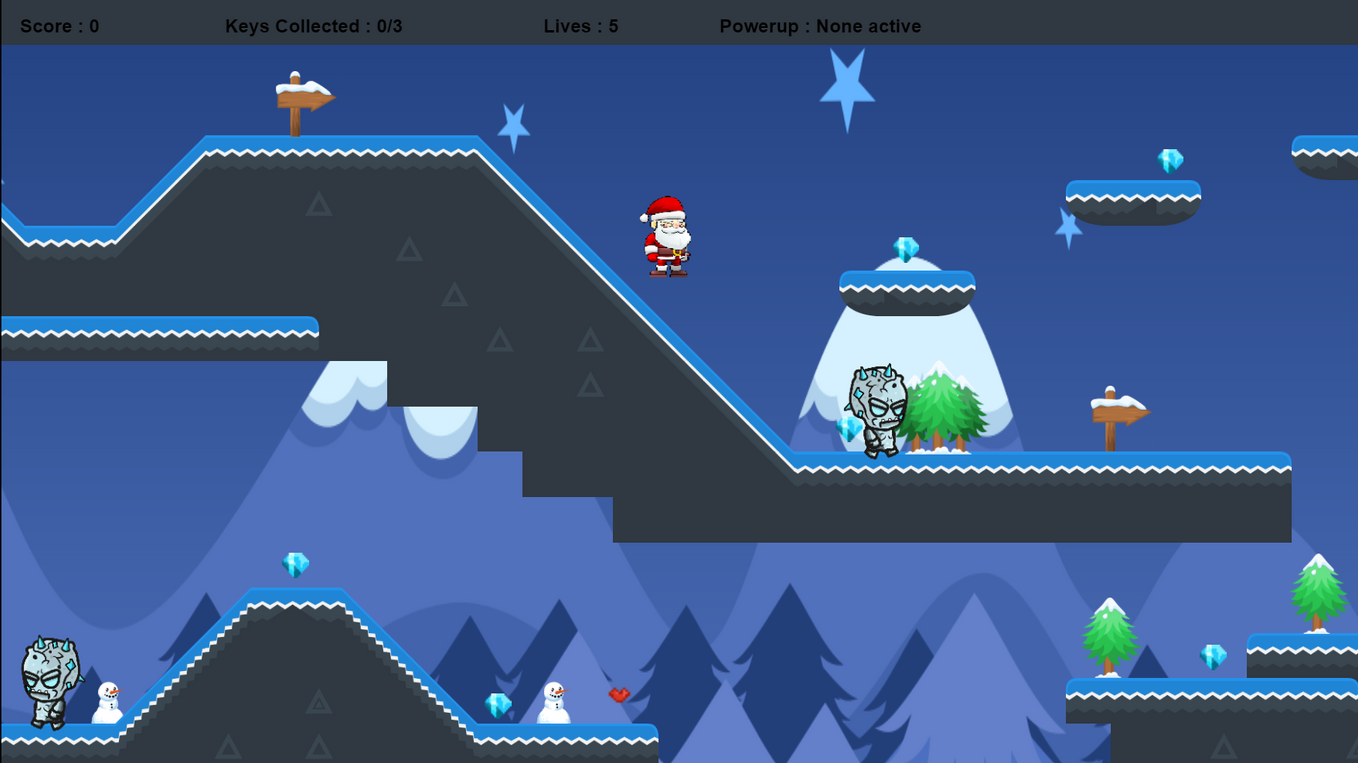Screen dimensions: 1358x763
Task: Click the Score counter in the HUD
Action: 59,26
